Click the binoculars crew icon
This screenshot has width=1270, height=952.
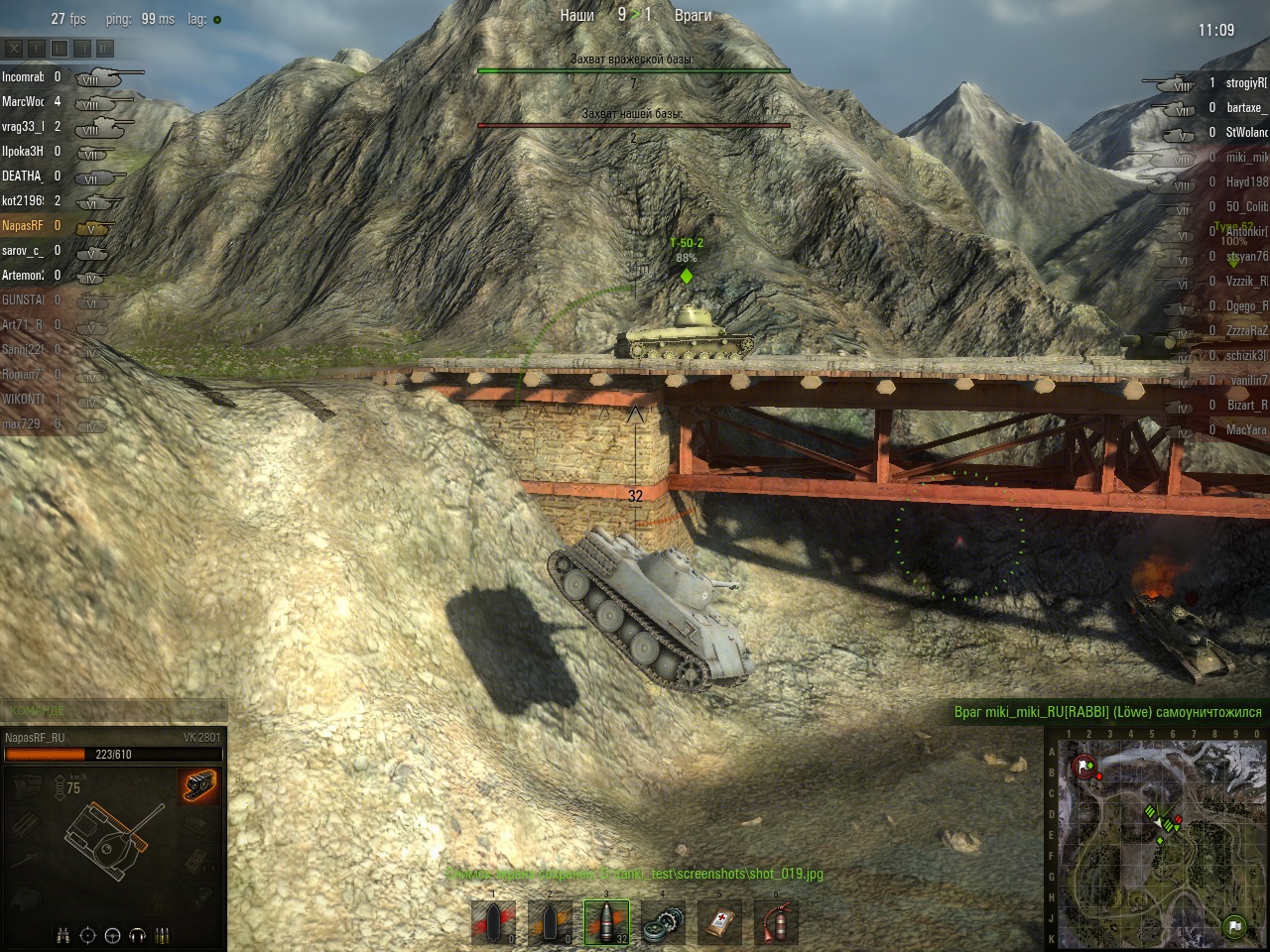(x=63, y=935)
